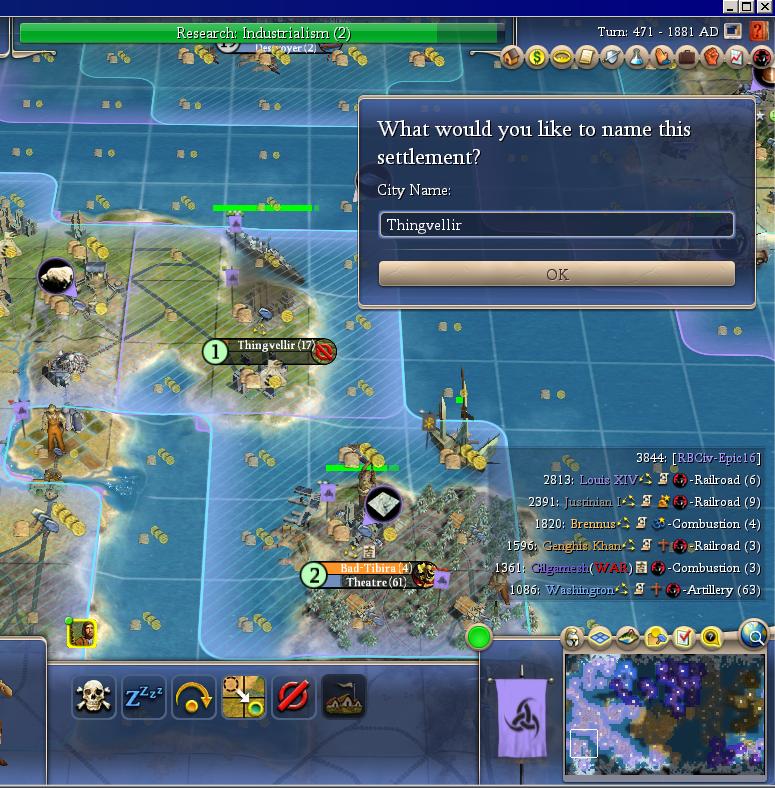Click the green end turn button

[480, 637]
